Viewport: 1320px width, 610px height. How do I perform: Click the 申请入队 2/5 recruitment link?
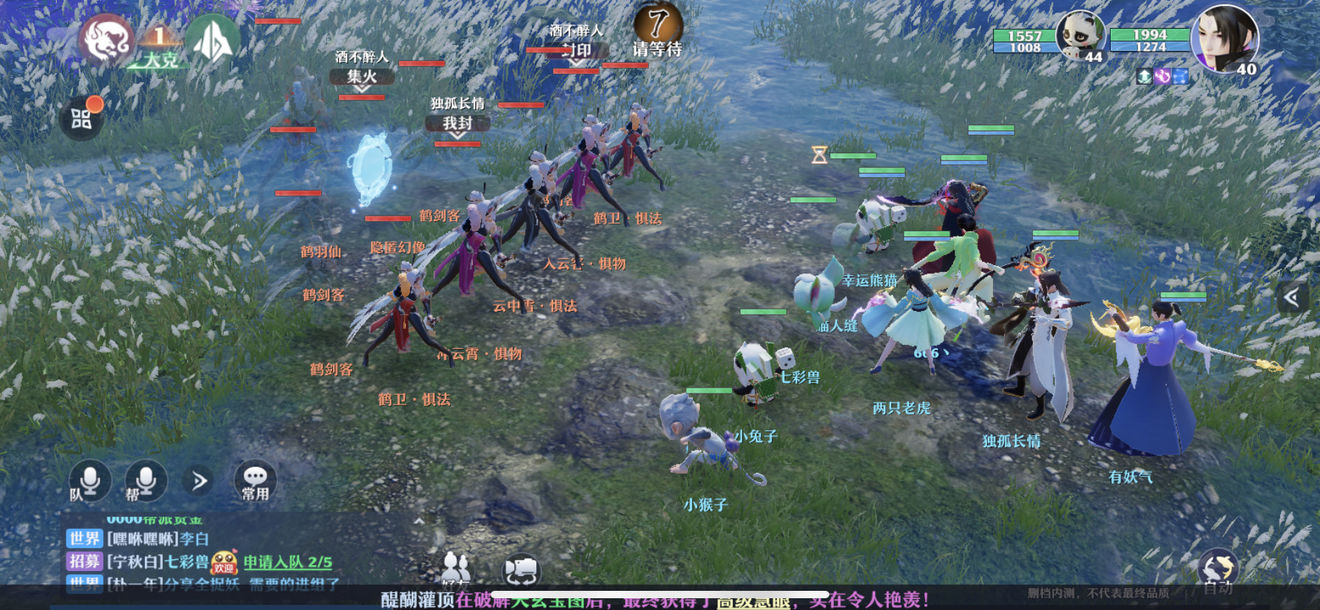[288, 562]
